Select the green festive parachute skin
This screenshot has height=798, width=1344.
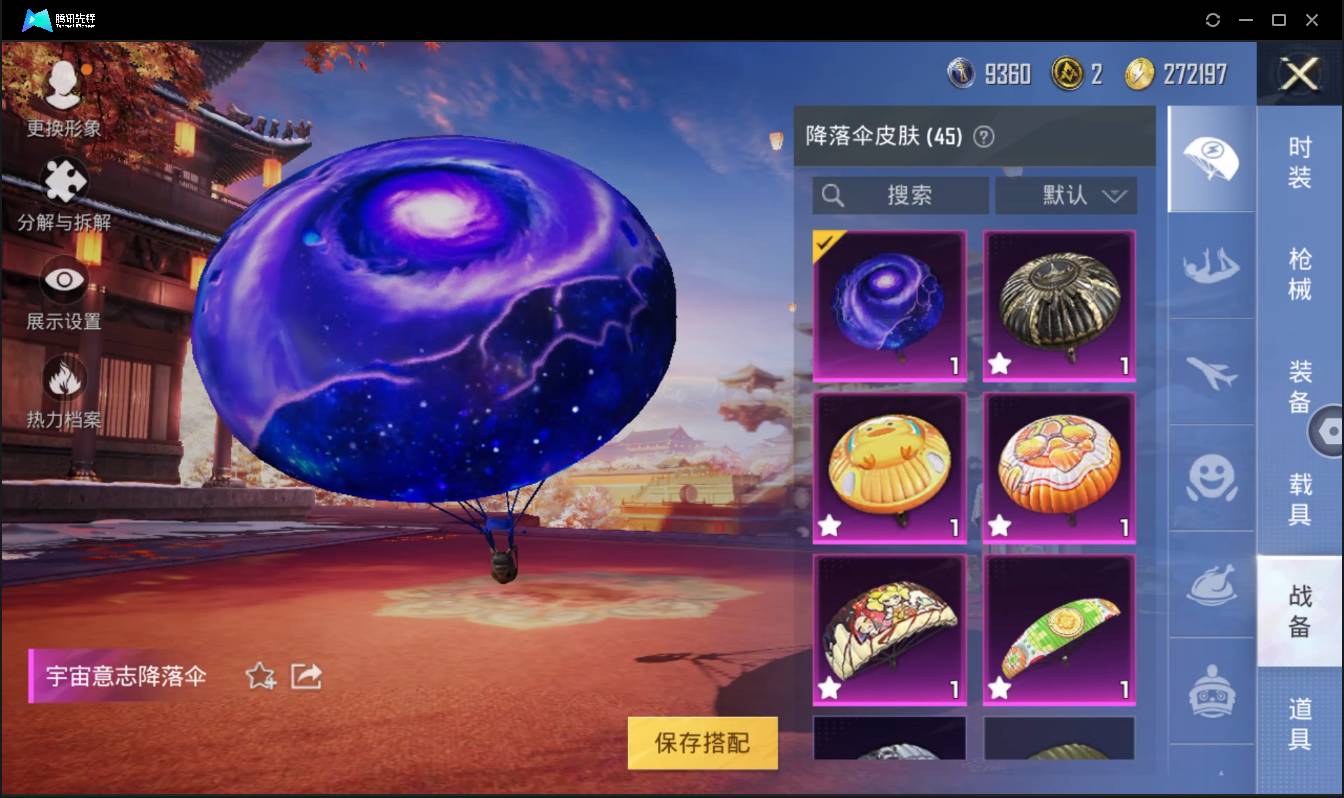1058,628
